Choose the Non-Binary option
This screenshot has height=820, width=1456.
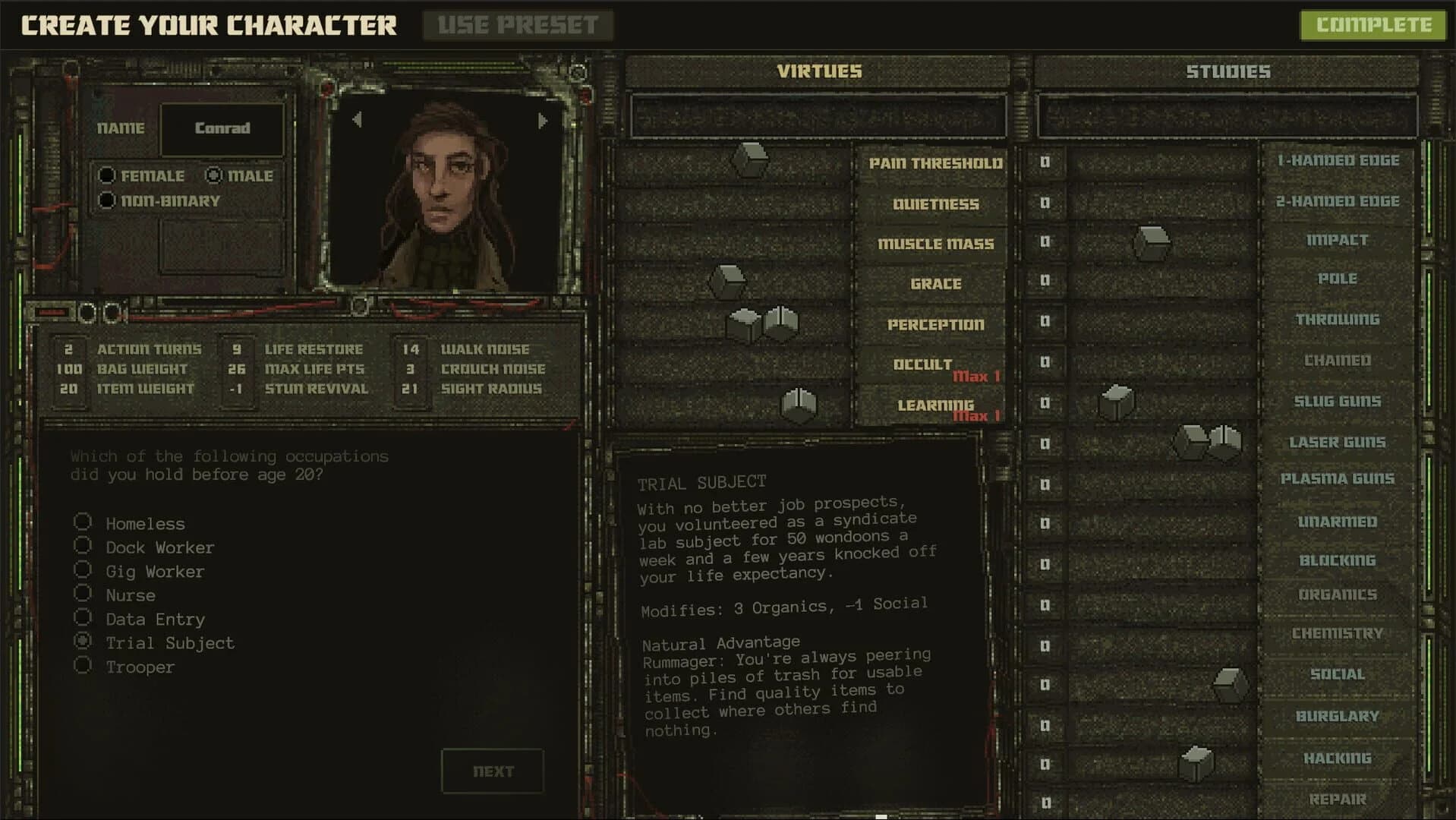click(x=106, y=200)
